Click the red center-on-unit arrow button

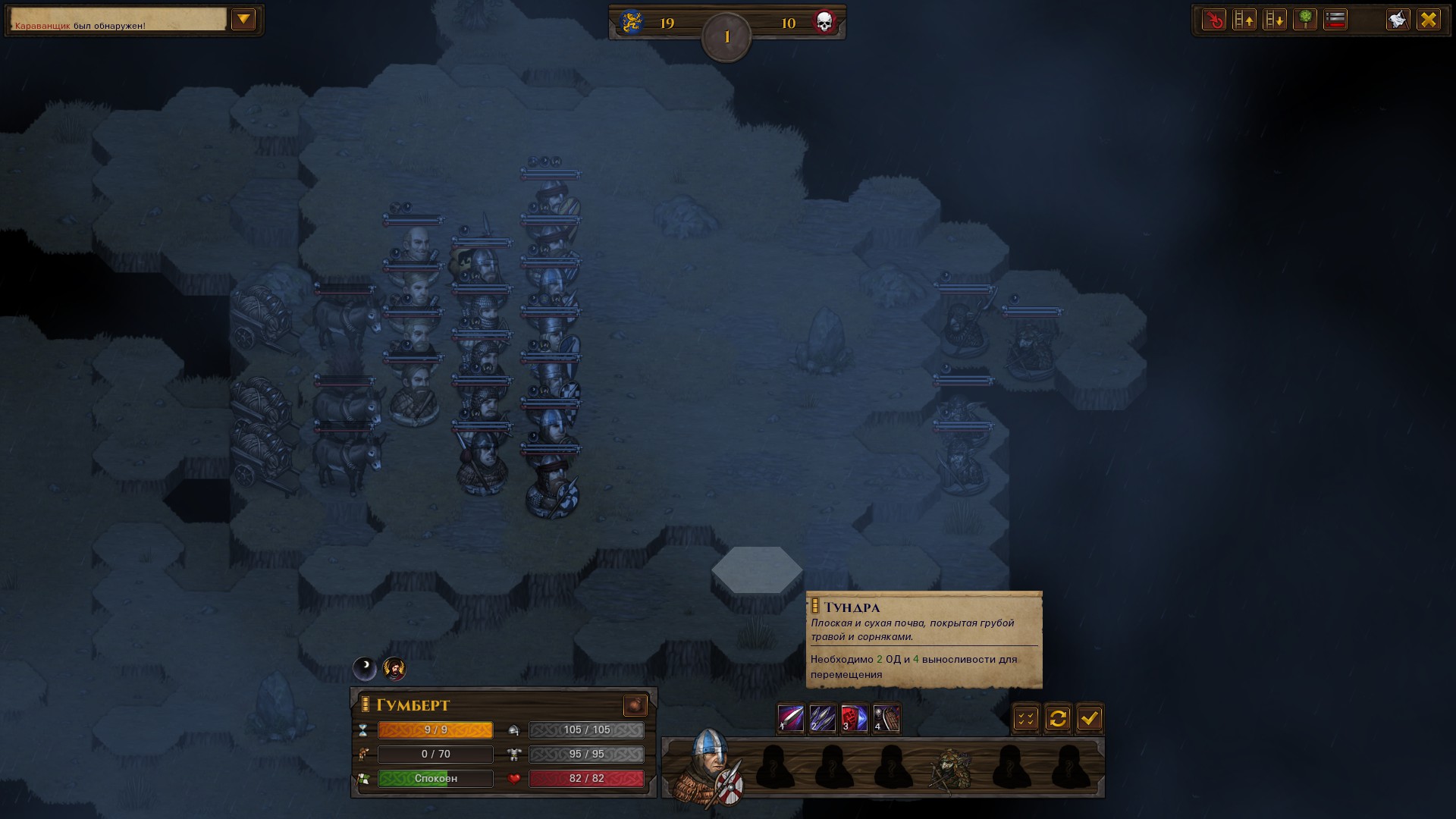click(x=1214, y=20)
